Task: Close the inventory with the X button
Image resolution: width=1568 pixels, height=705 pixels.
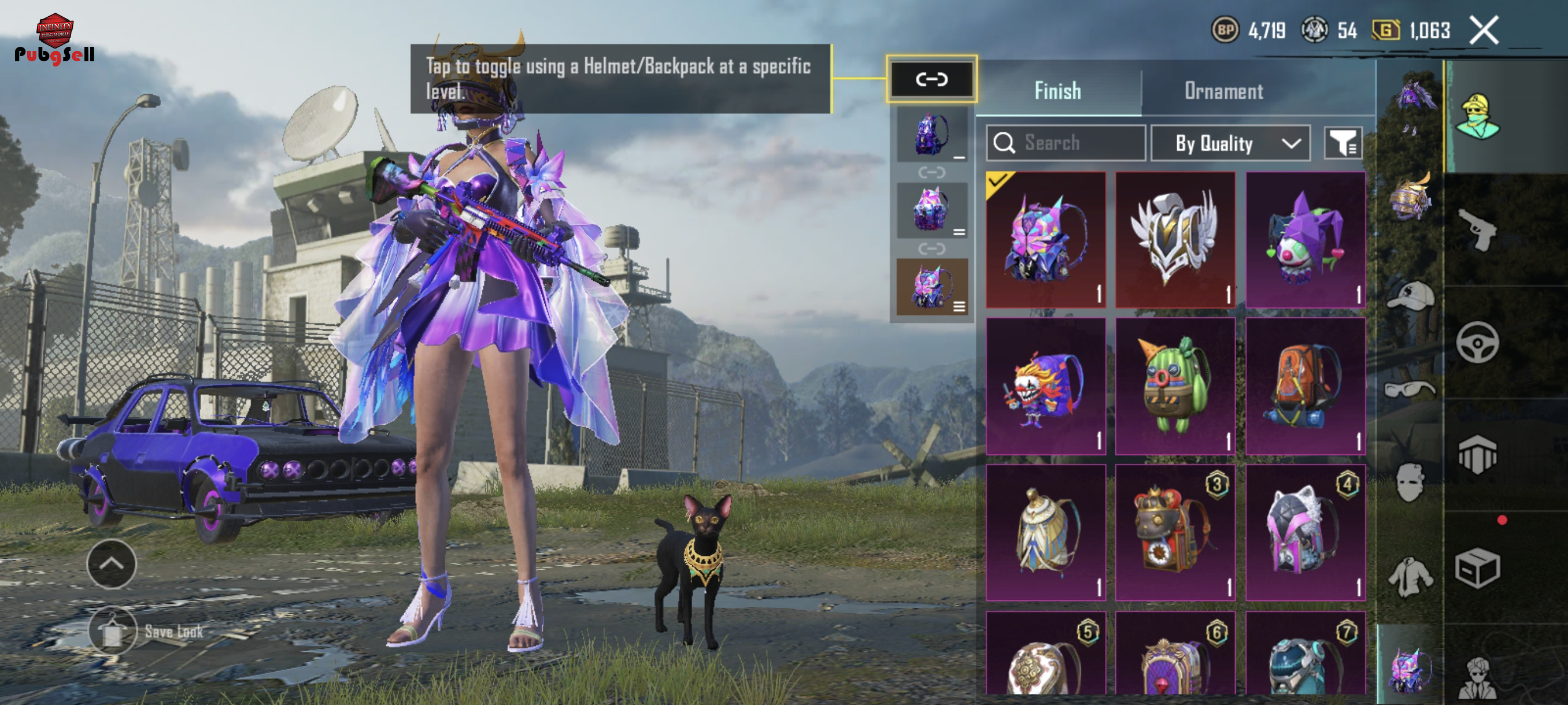Action: [1484, 31]
